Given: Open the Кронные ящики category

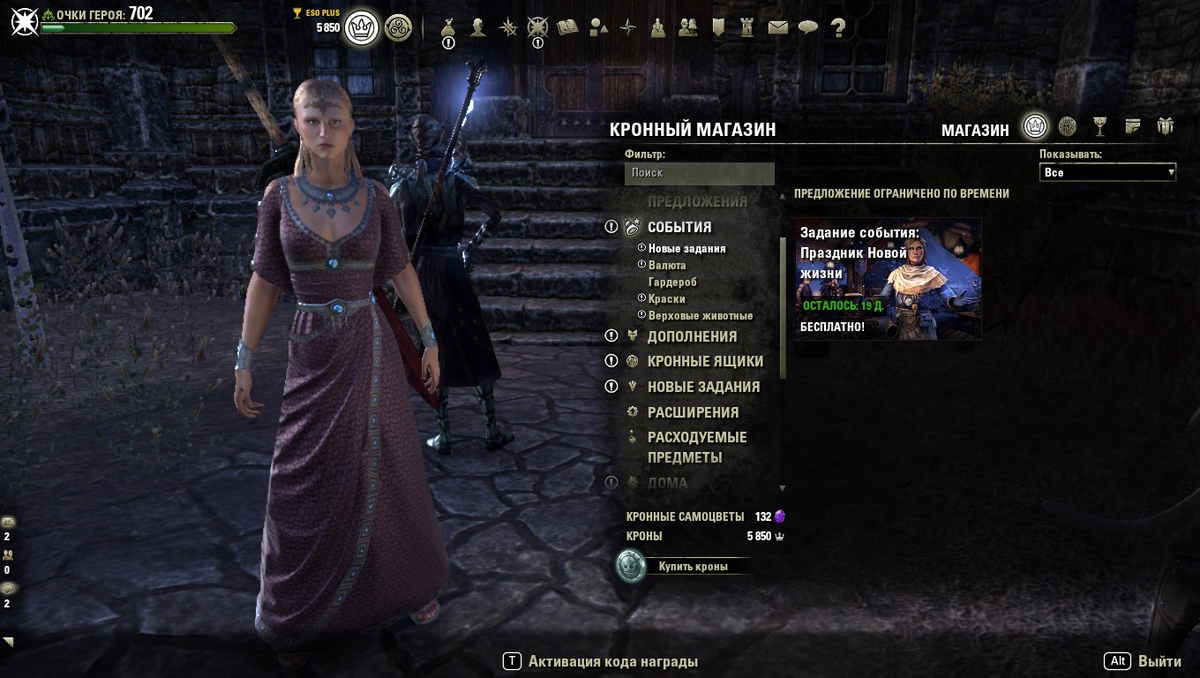Looking at the screenshot, I should [x=705, y=362].
